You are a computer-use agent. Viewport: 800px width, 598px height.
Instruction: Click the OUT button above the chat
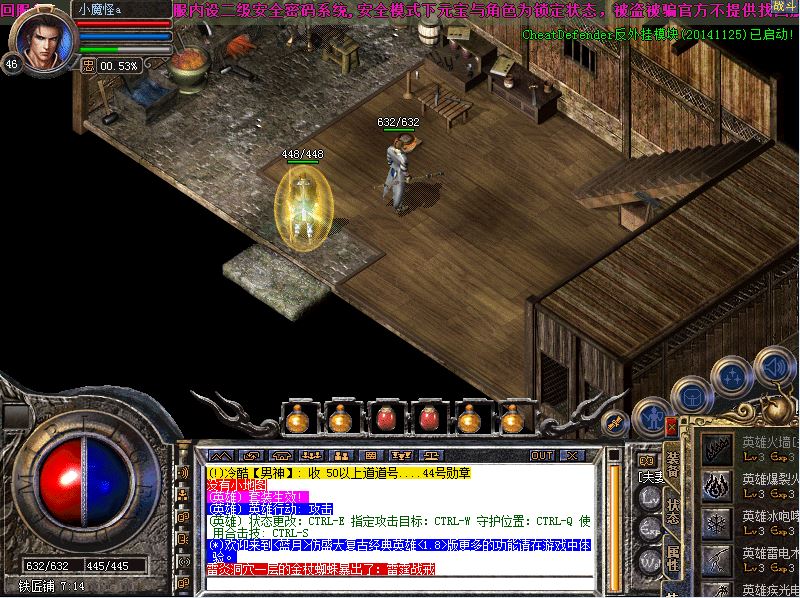541,455
